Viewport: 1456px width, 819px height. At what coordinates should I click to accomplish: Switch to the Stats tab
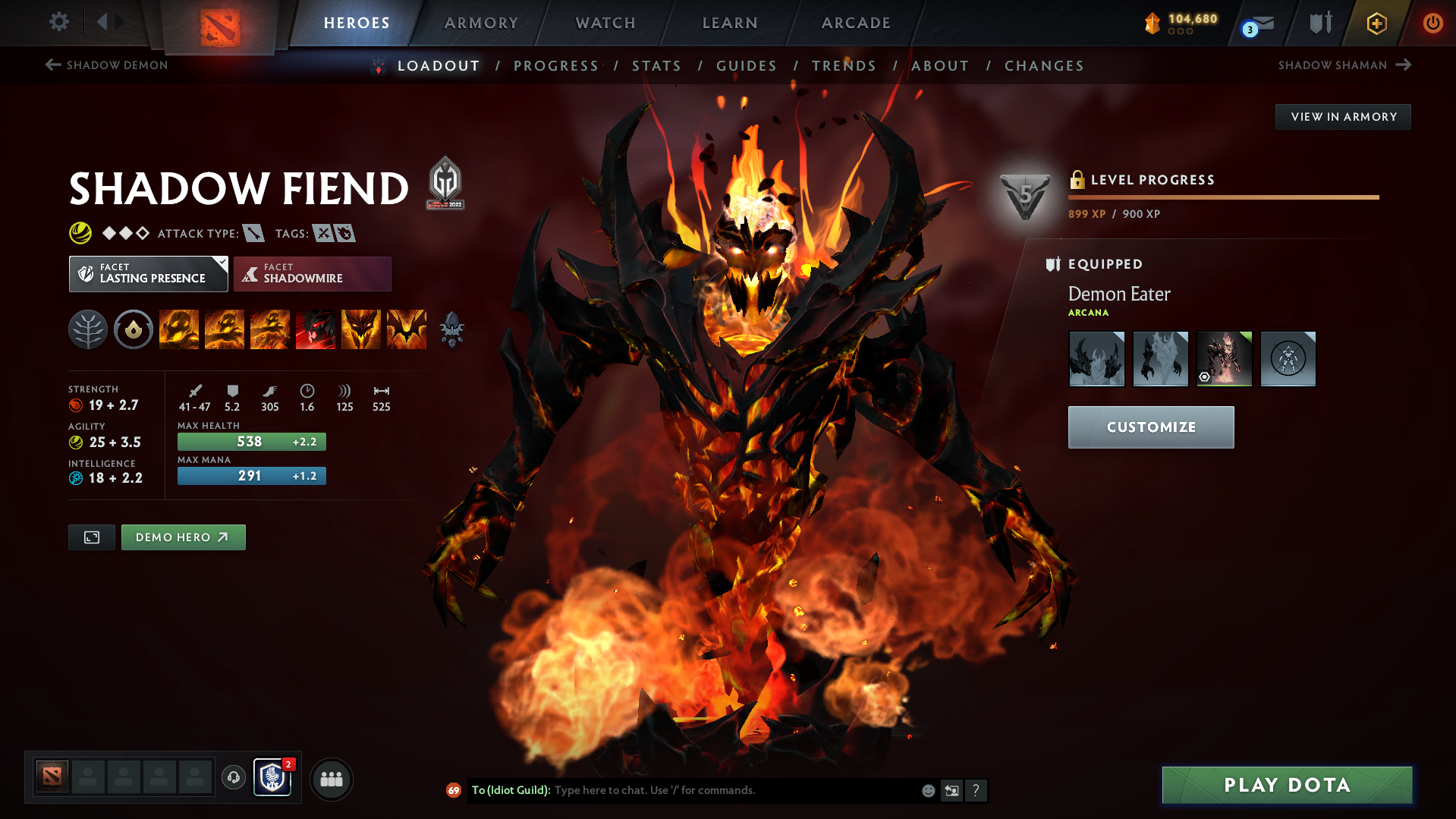tap(656, 66)
